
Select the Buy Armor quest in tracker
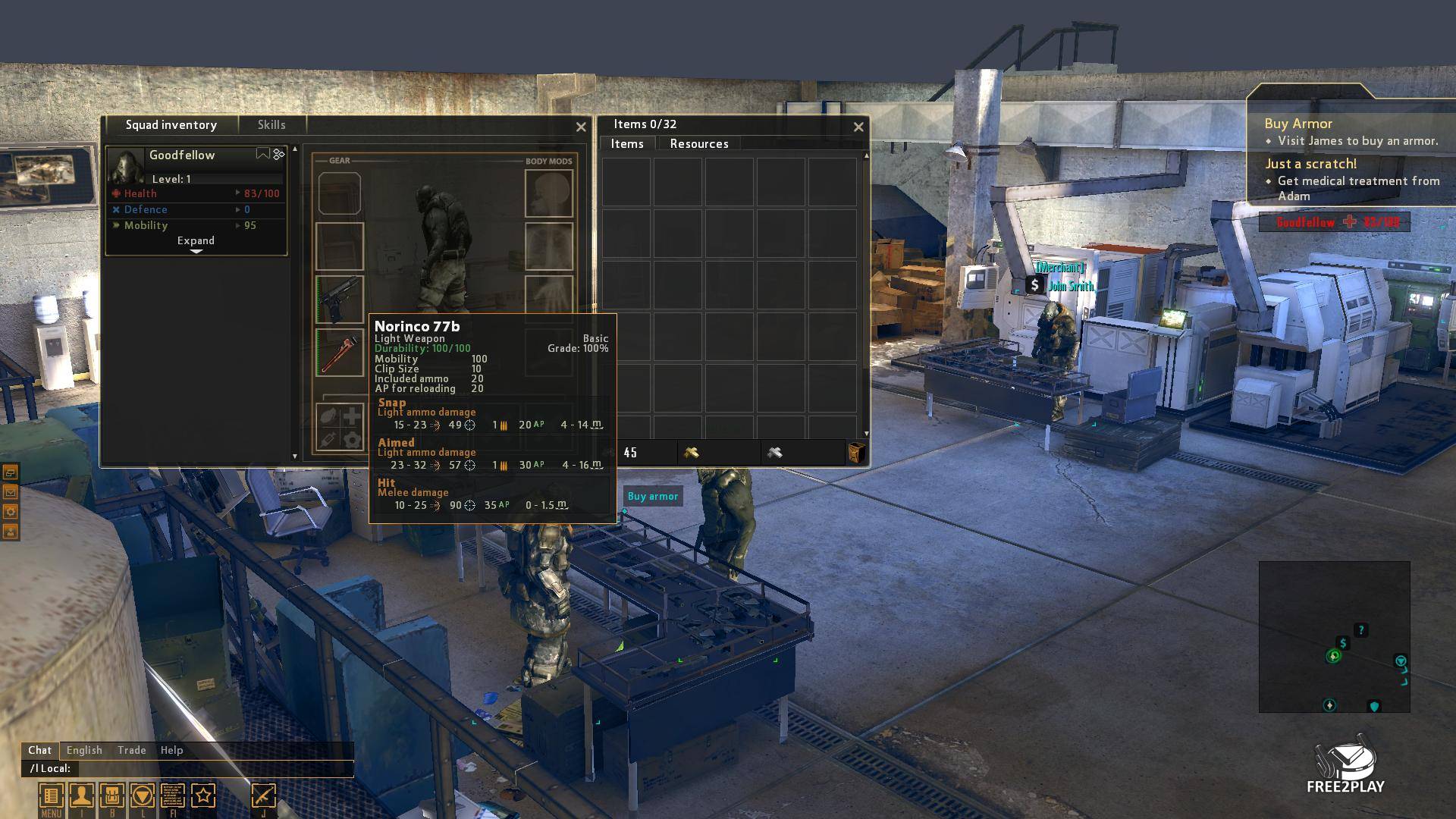pyautogui.click(x=1298, y=124)
